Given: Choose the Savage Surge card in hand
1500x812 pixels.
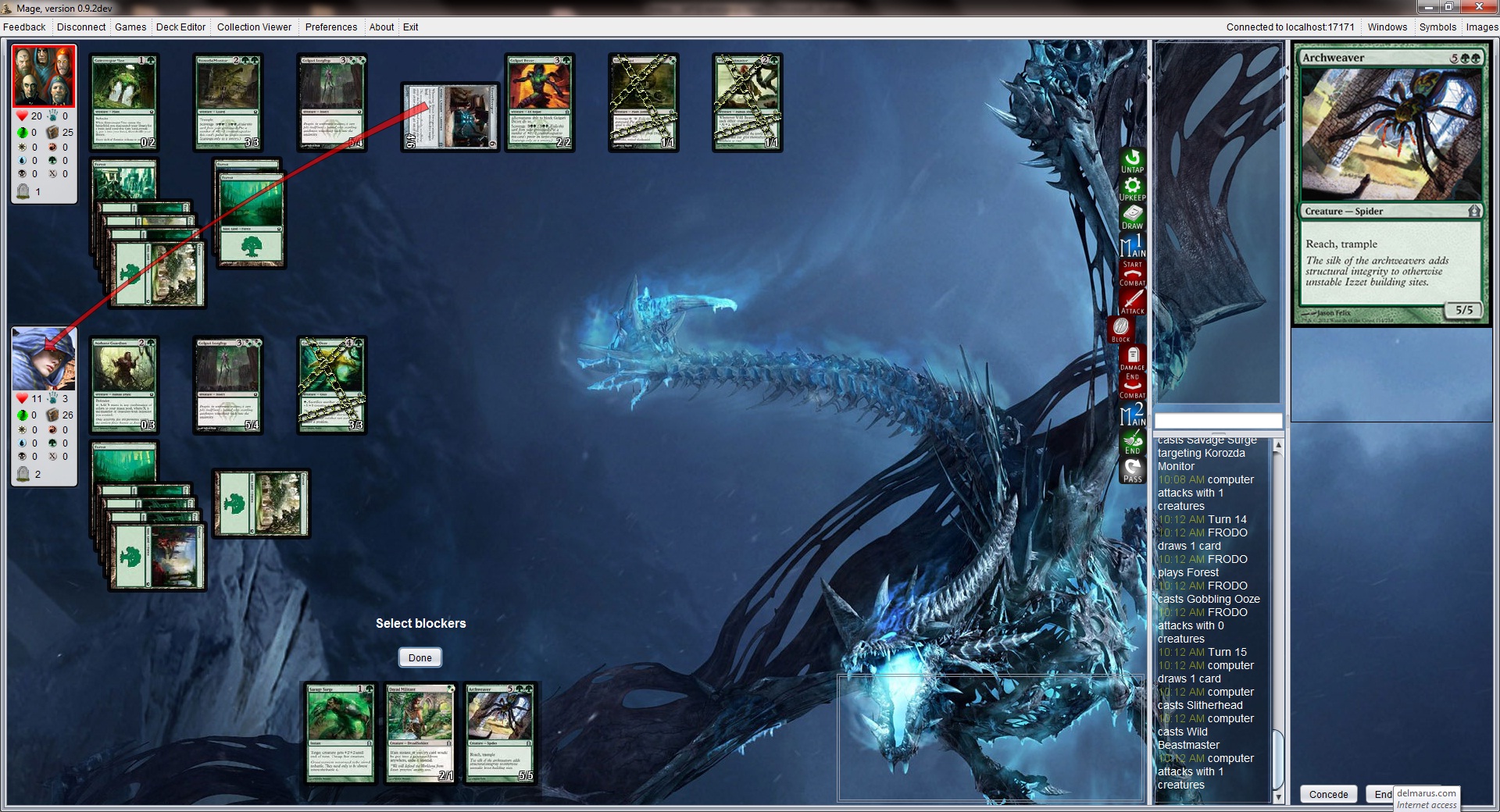Looking at the screenshot, I should pos(340,734).
